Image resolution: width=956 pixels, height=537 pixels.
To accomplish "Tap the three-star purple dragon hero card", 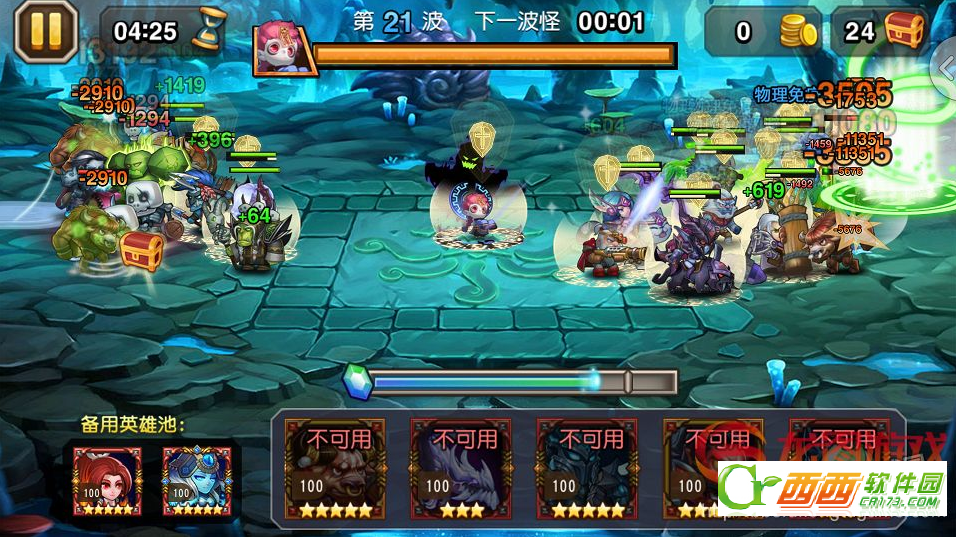I will click(461, 467).
